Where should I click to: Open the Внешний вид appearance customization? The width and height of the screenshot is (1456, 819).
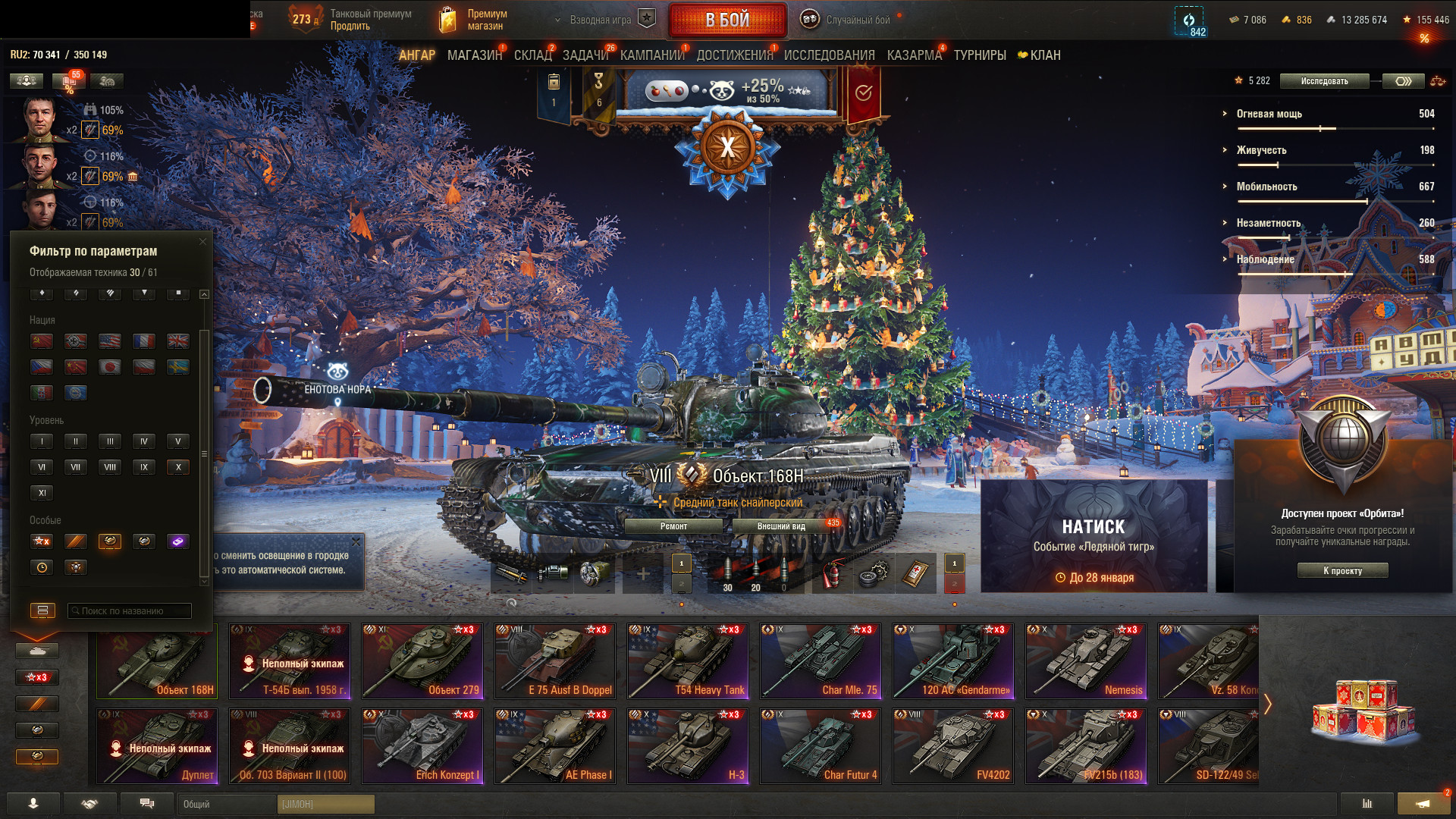(x=781, y=526)
